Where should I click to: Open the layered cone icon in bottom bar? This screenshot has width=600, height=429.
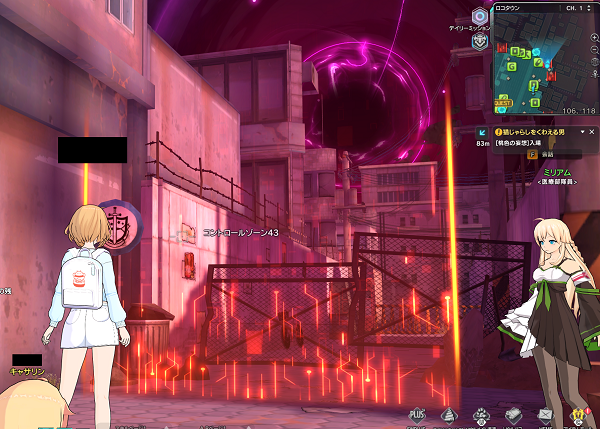pyautogui.click(x=449, y=414)
